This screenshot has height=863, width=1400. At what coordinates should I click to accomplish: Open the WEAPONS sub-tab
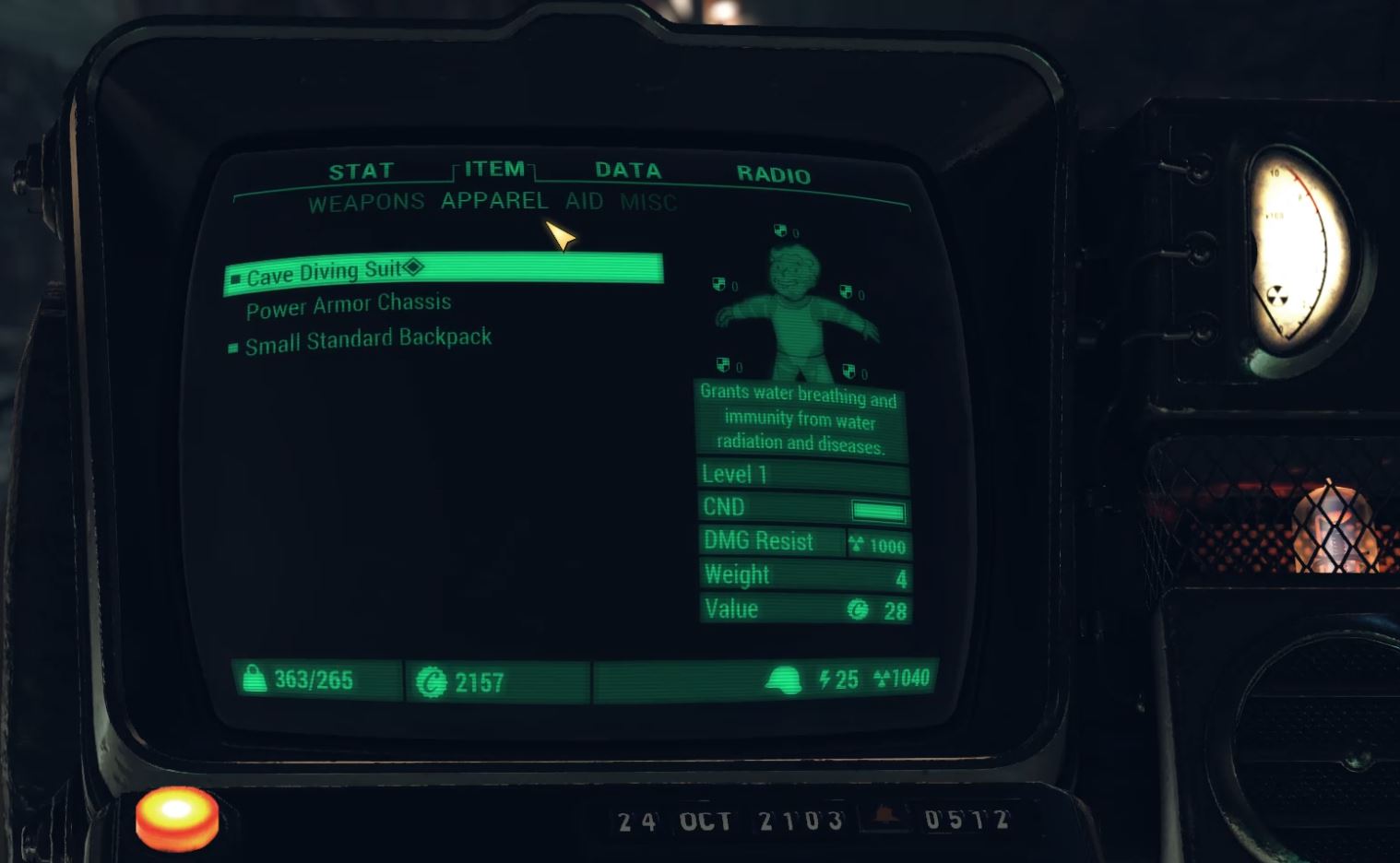pos(365,200)
